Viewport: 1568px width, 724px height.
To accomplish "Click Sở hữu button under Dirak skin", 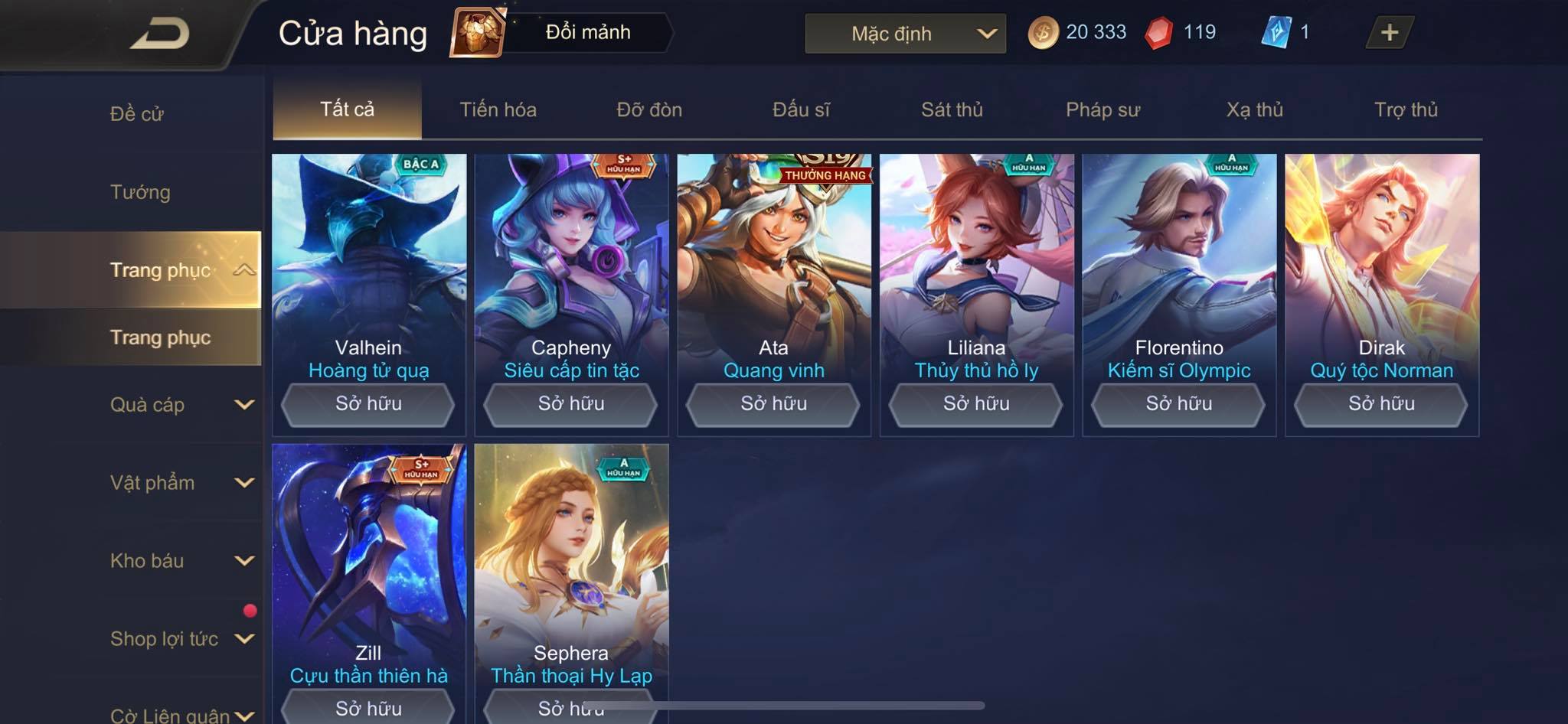I will tap(1381, 404).
